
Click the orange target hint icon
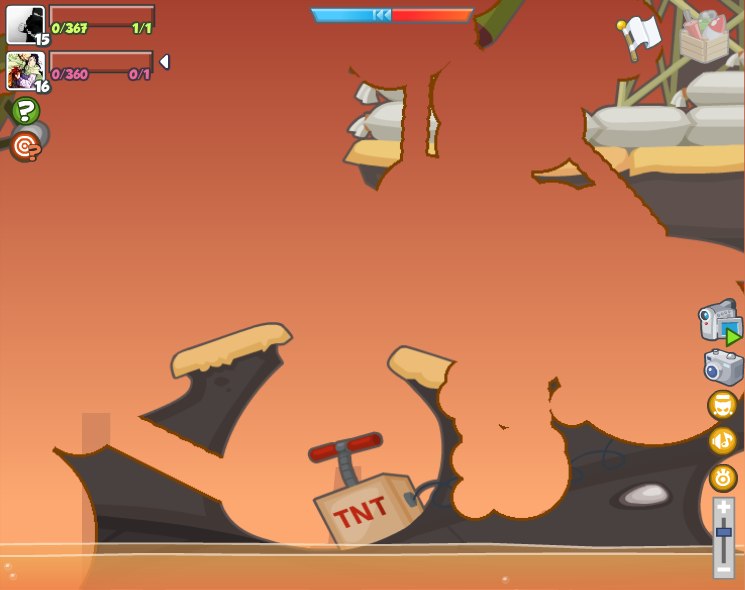25,148
